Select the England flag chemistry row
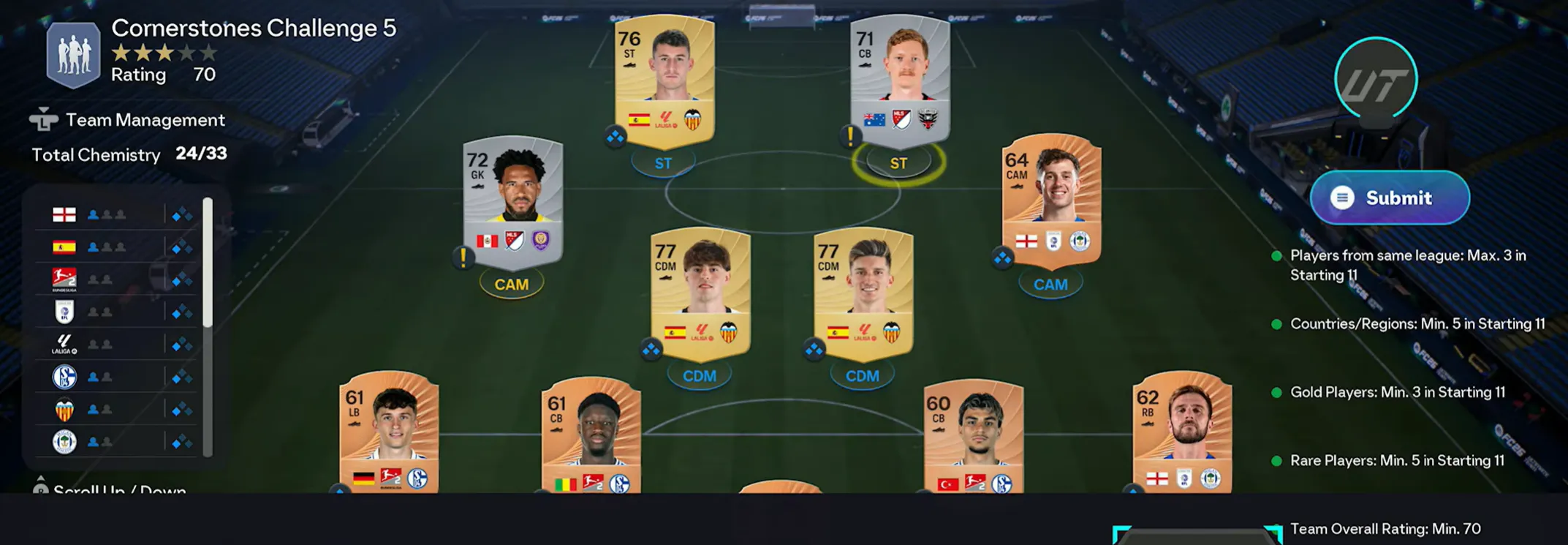The height and width of the screenshot is (545, 1568). [x=117, y=214]
